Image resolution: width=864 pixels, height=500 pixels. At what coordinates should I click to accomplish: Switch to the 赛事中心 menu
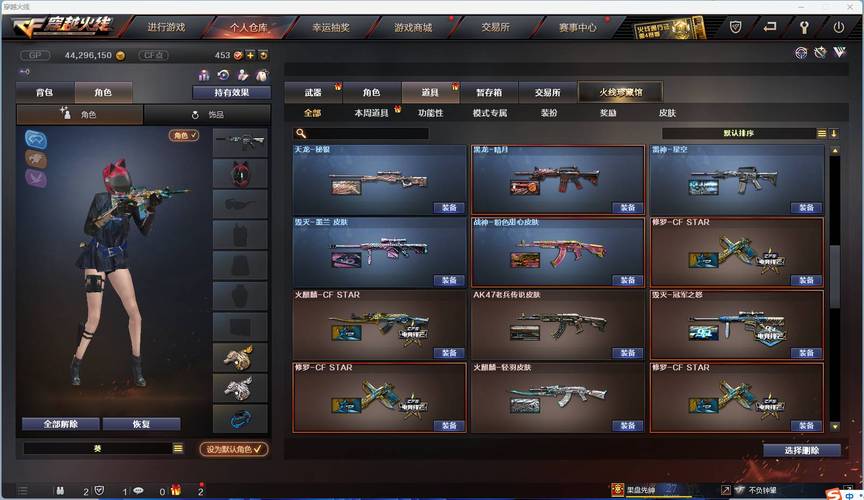pyautogui.click(x=577, y=27)
